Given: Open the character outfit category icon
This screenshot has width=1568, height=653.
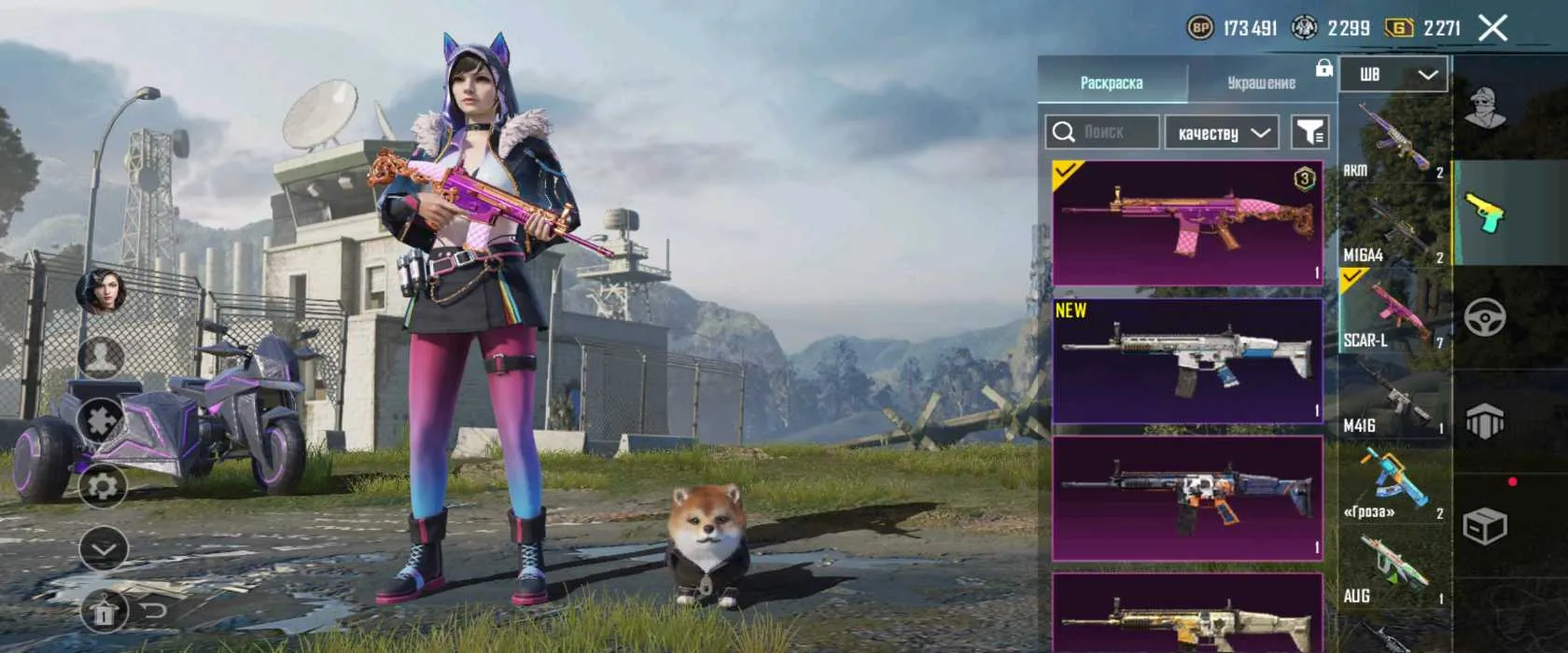Looking at the screenshot, I should click(x=1484, y=107).
